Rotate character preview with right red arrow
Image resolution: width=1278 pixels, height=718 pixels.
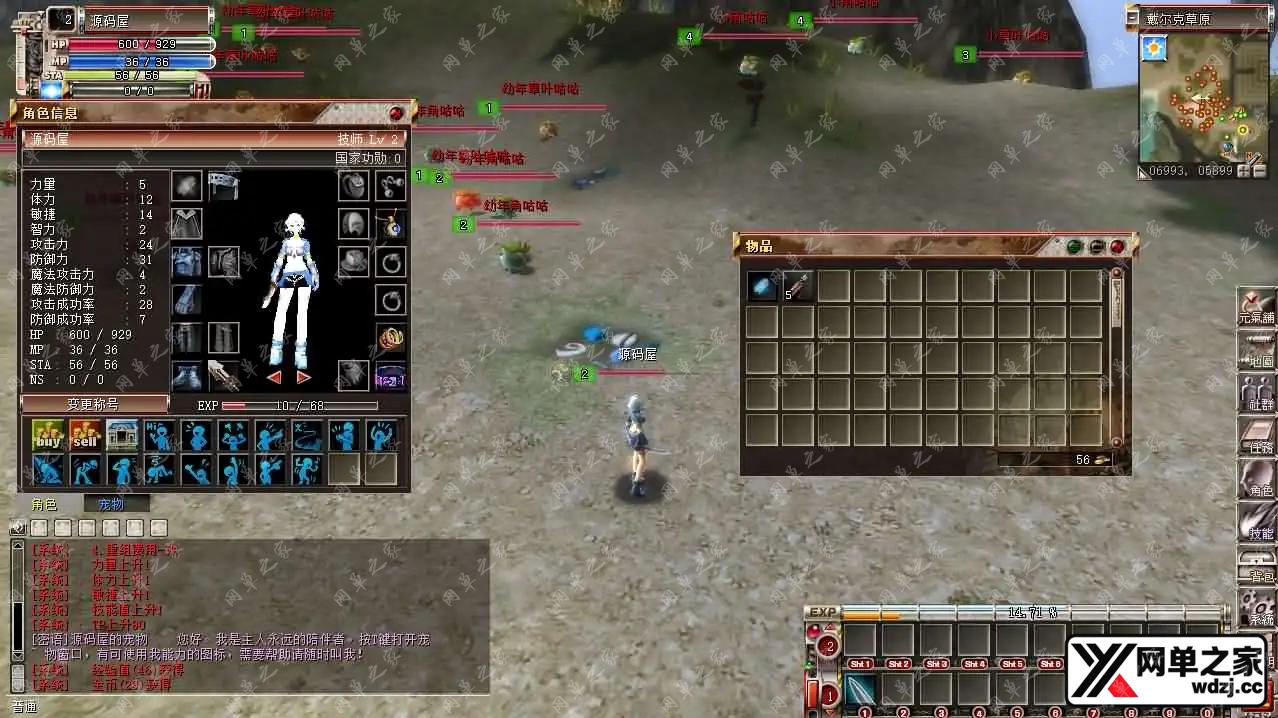pos(303,377)
